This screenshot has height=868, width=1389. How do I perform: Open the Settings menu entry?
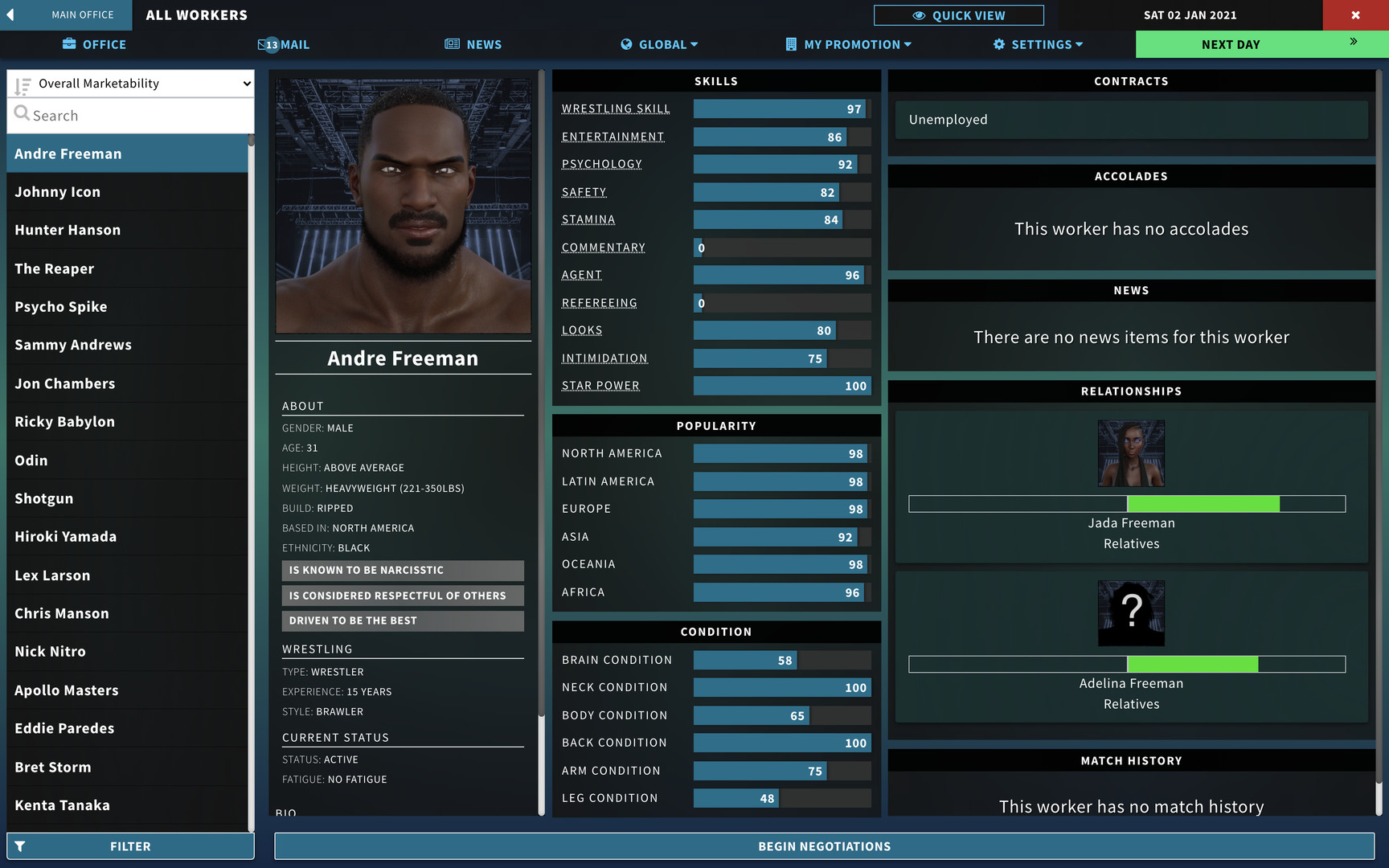[1038, 44]
